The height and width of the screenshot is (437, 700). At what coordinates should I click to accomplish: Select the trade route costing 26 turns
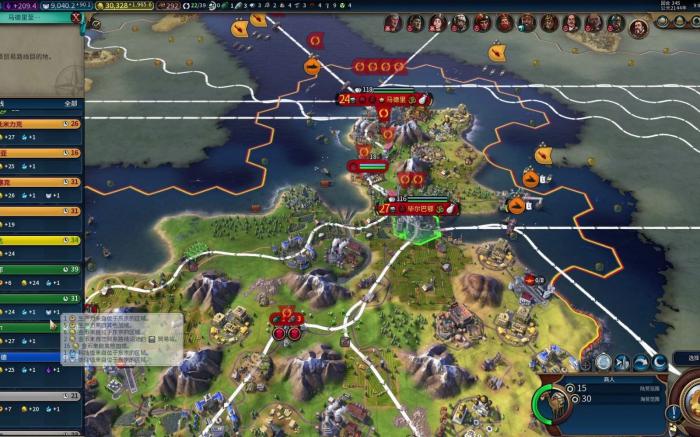click(40, 124)
